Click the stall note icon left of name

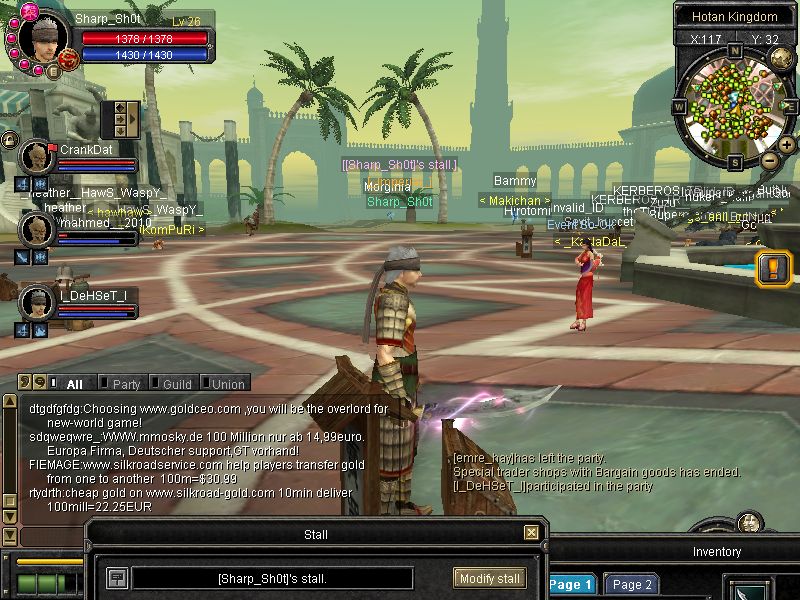117,578
